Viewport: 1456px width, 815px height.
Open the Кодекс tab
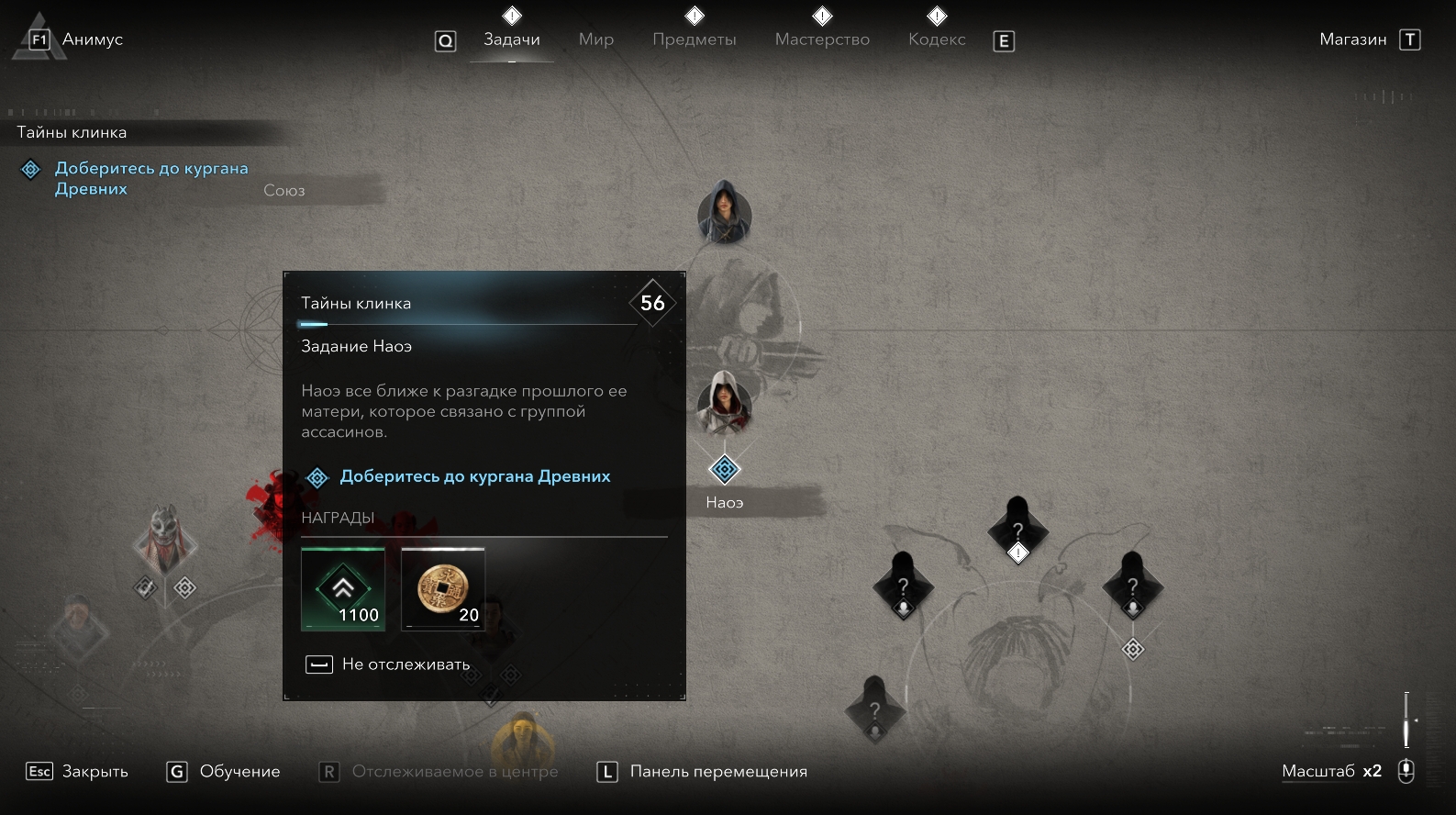coord(936,39)
